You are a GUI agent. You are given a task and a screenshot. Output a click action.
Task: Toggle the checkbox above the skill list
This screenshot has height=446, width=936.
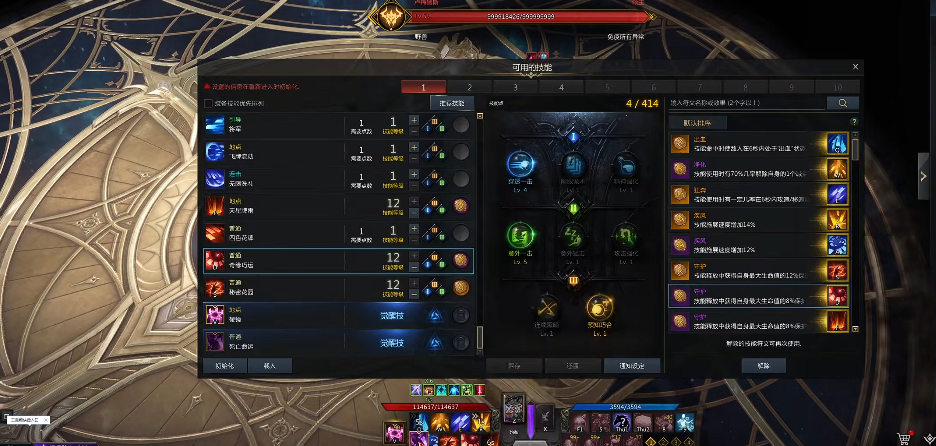click(x=208, y=103)
